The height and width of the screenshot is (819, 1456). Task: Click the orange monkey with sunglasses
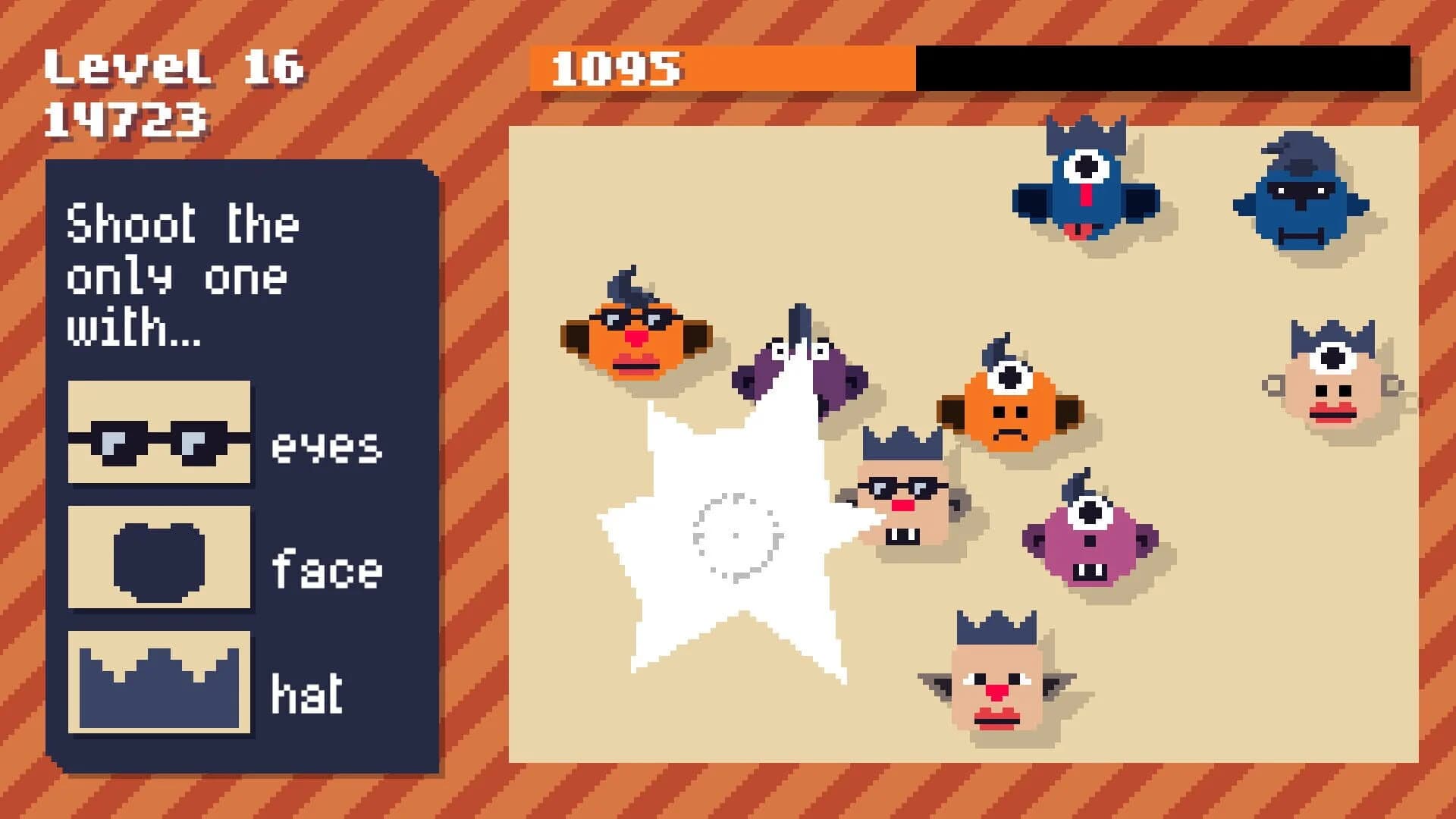[x=641, y=334]
